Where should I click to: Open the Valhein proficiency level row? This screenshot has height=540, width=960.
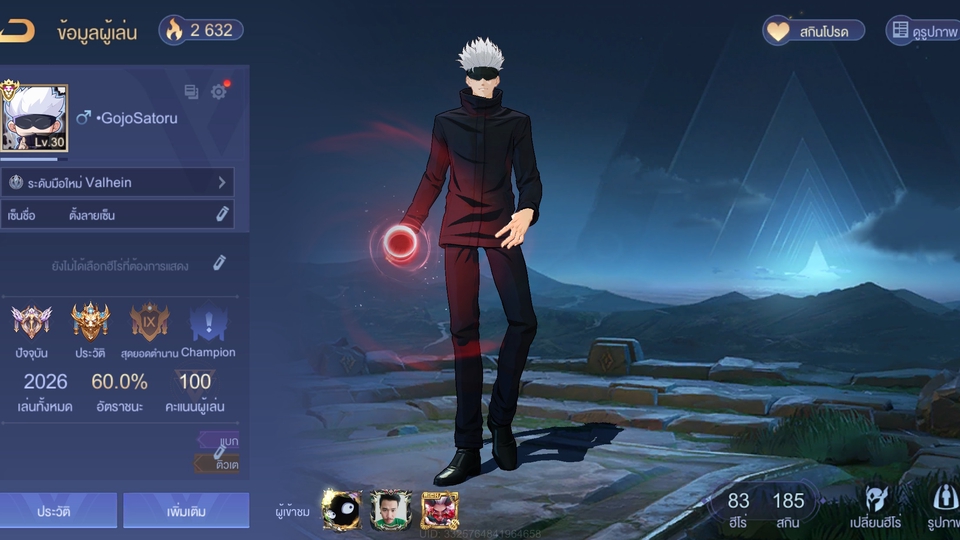click(x=118, y=183)
